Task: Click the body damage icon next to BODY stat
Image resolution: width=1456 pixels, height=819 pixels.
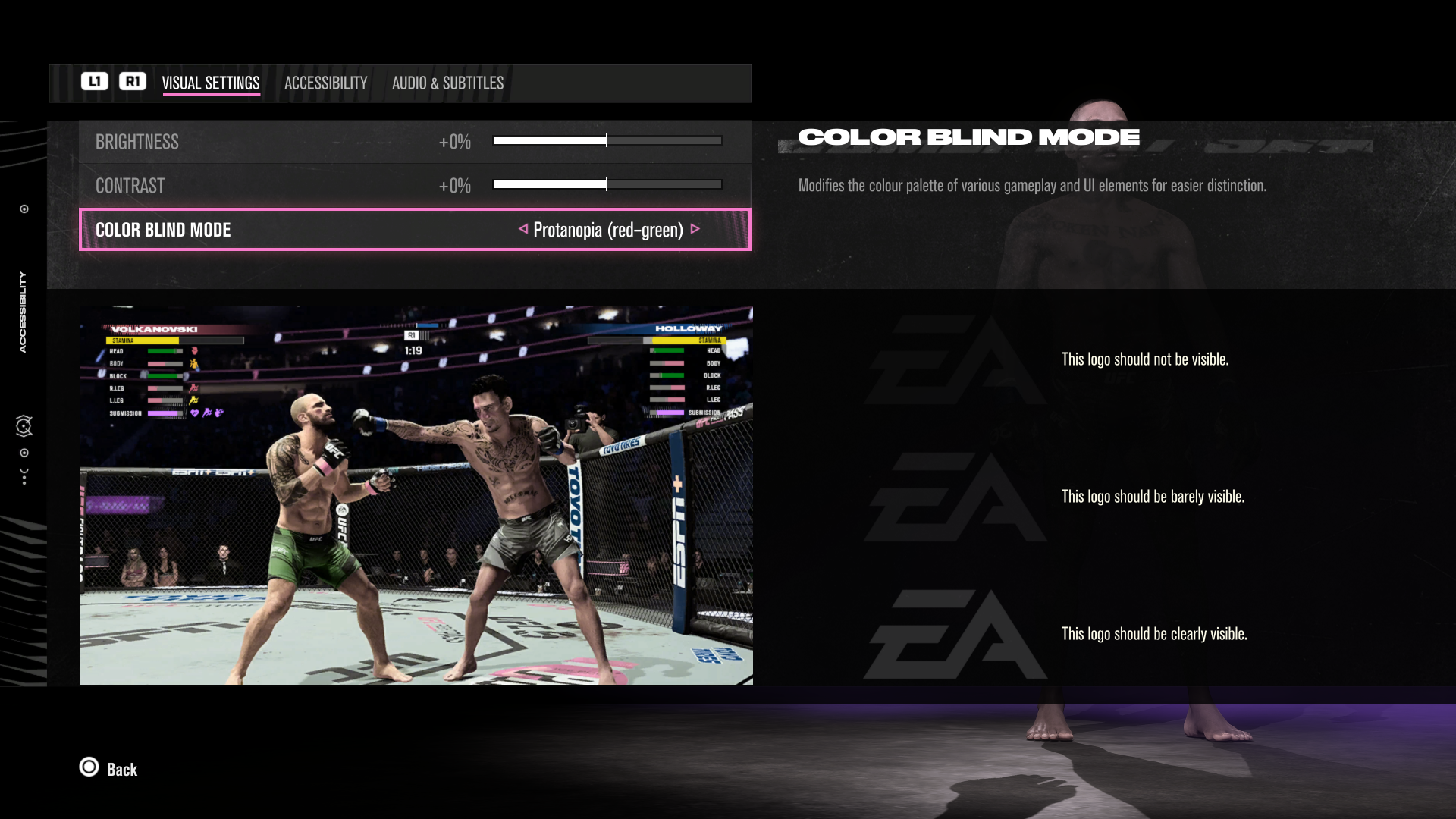Action: click(x=196, y=364)
